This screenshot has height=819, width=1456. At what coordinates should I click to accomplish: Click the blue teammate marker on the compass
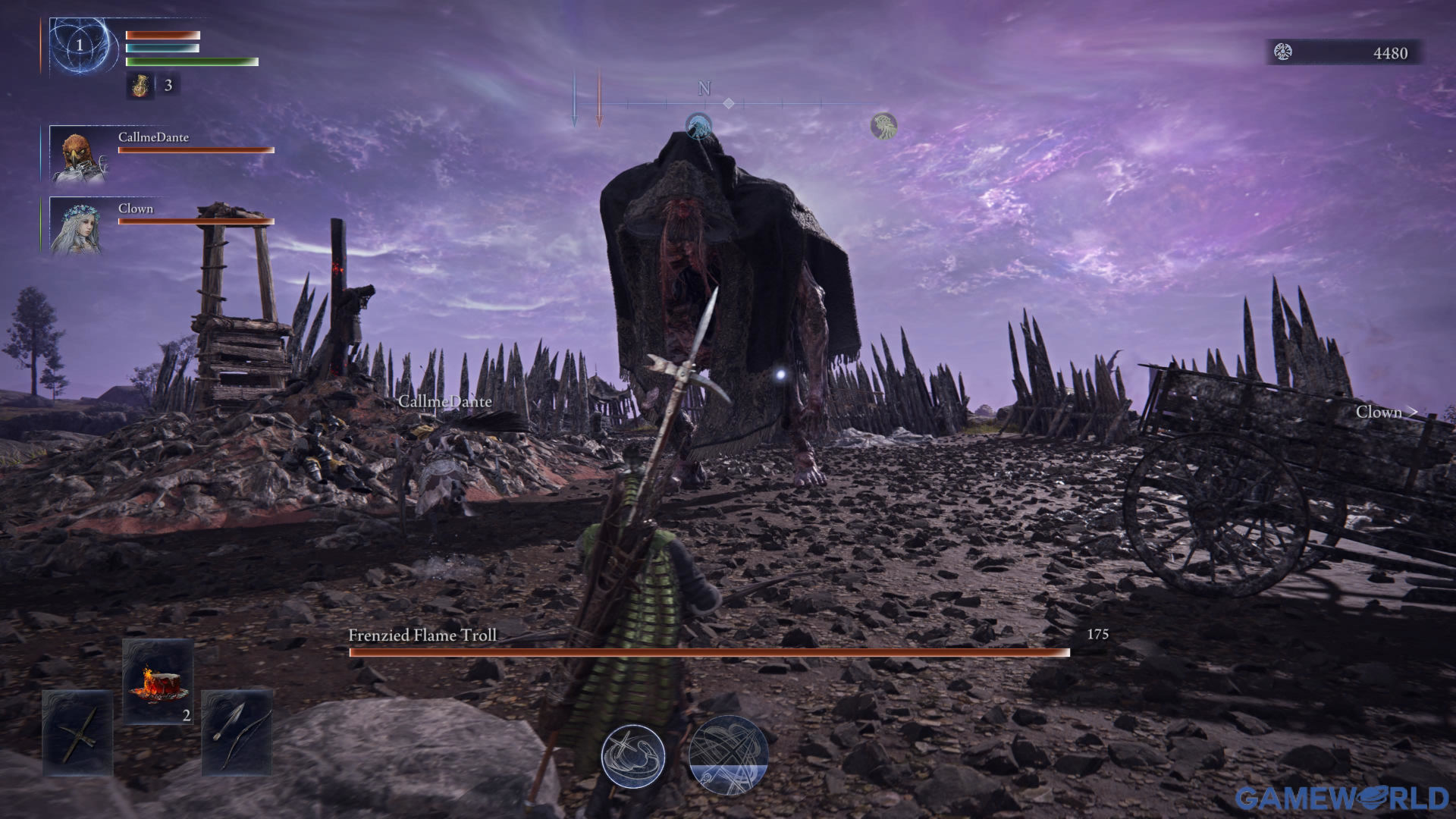coord(698,126)
